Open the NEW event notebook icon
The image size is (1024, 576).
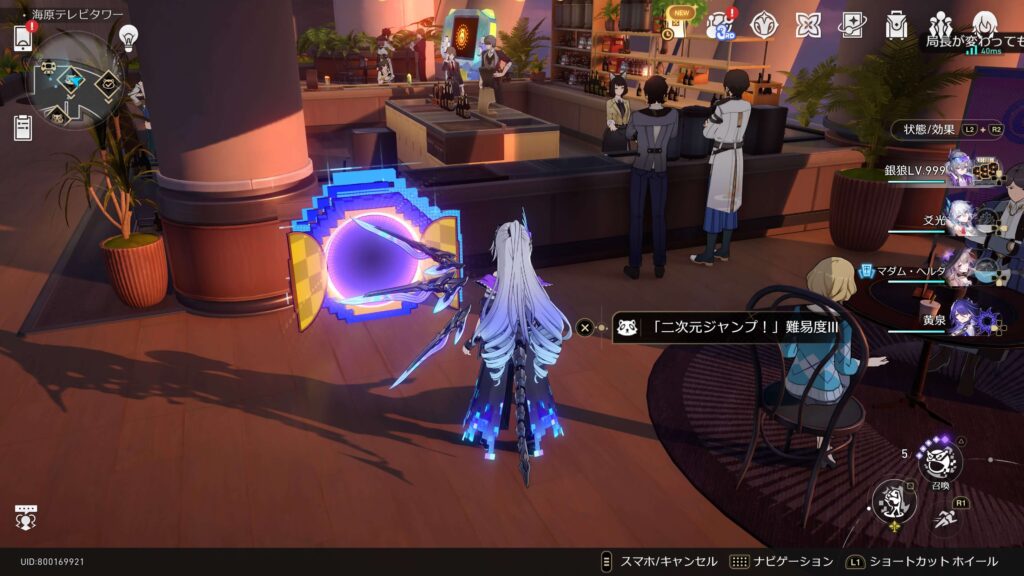[679, 24]
